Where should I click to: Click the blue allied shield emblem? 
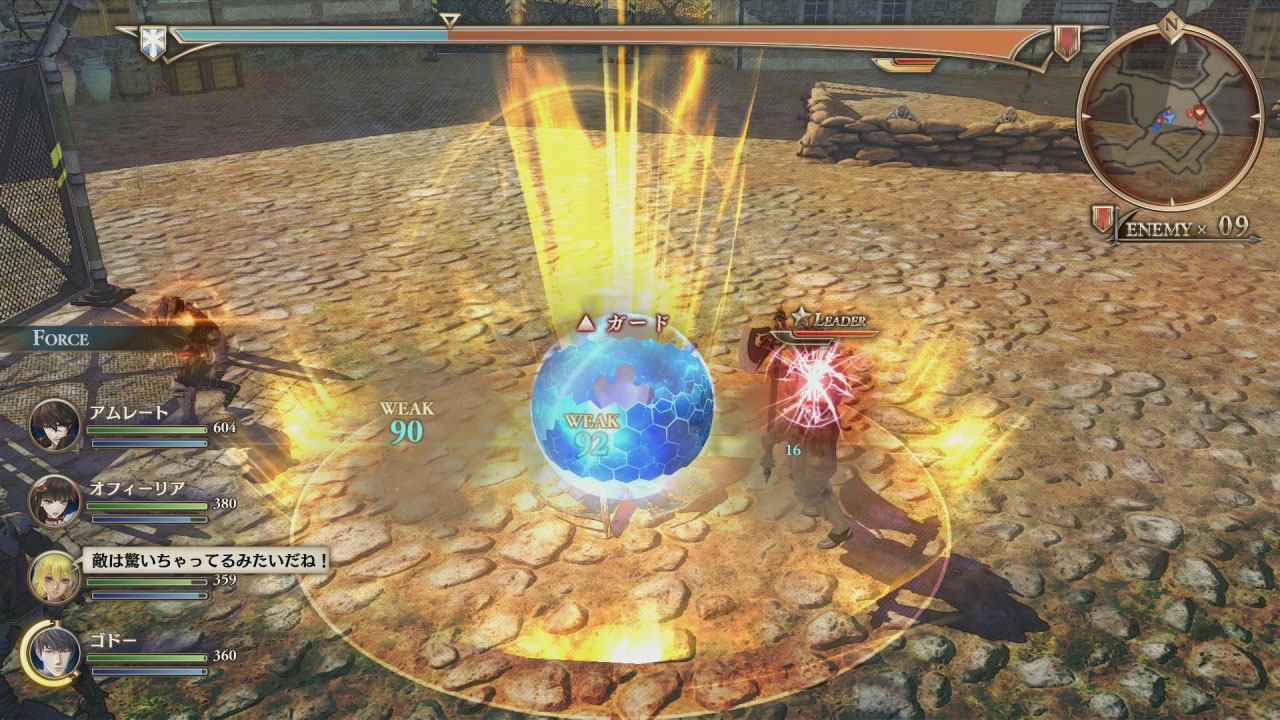[x=152, y=42]
